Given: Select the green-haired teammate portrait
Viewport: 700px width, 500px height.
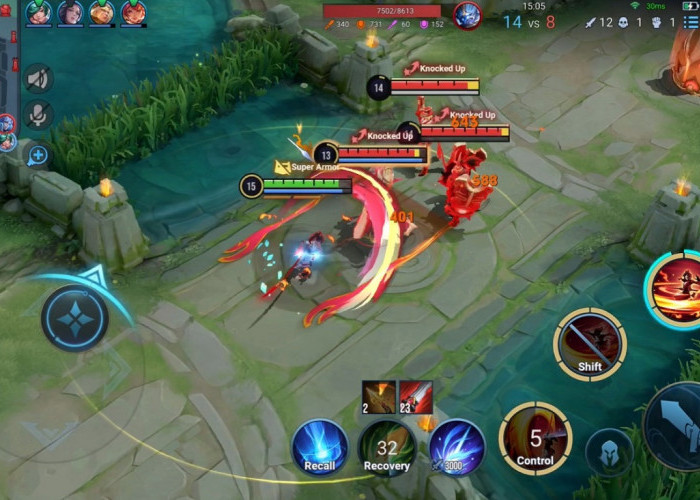Looking at the screenshot, I should point(39,13).
